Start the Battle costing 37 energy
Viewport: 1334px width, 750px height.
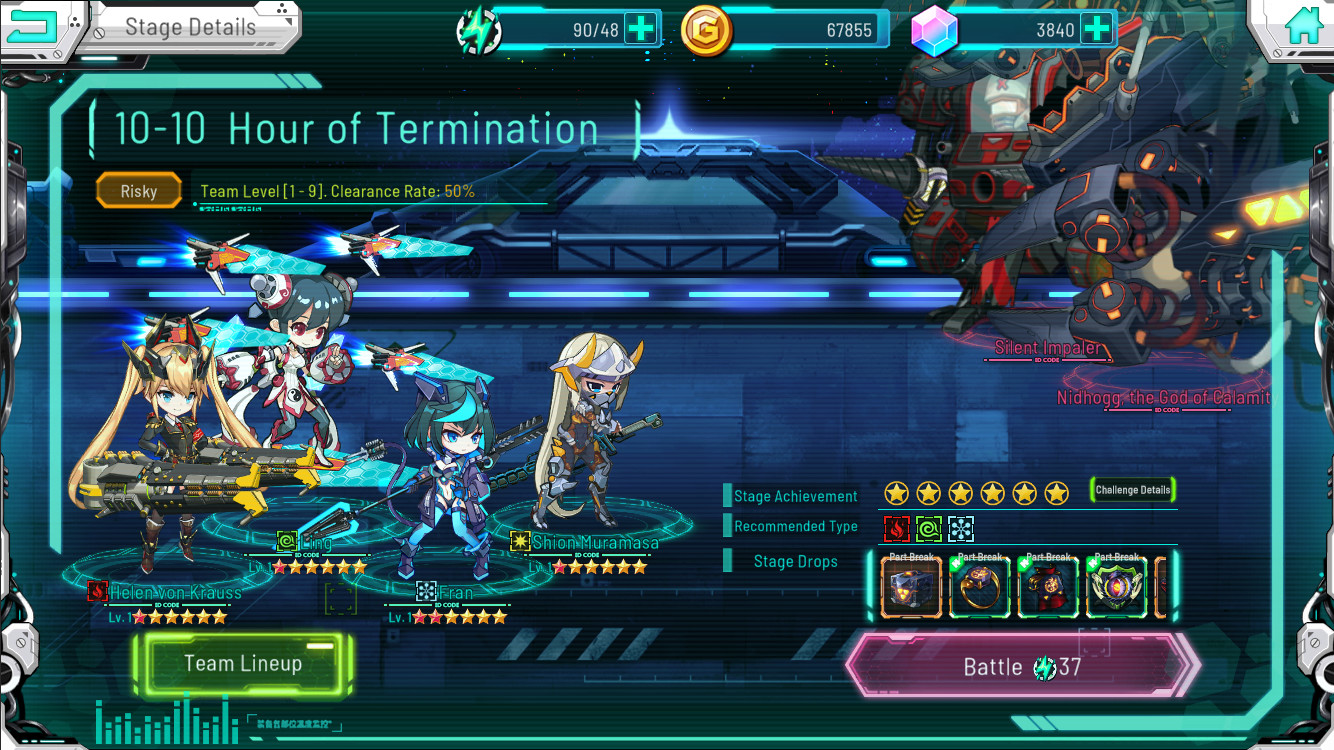[x=1022, y=666]
